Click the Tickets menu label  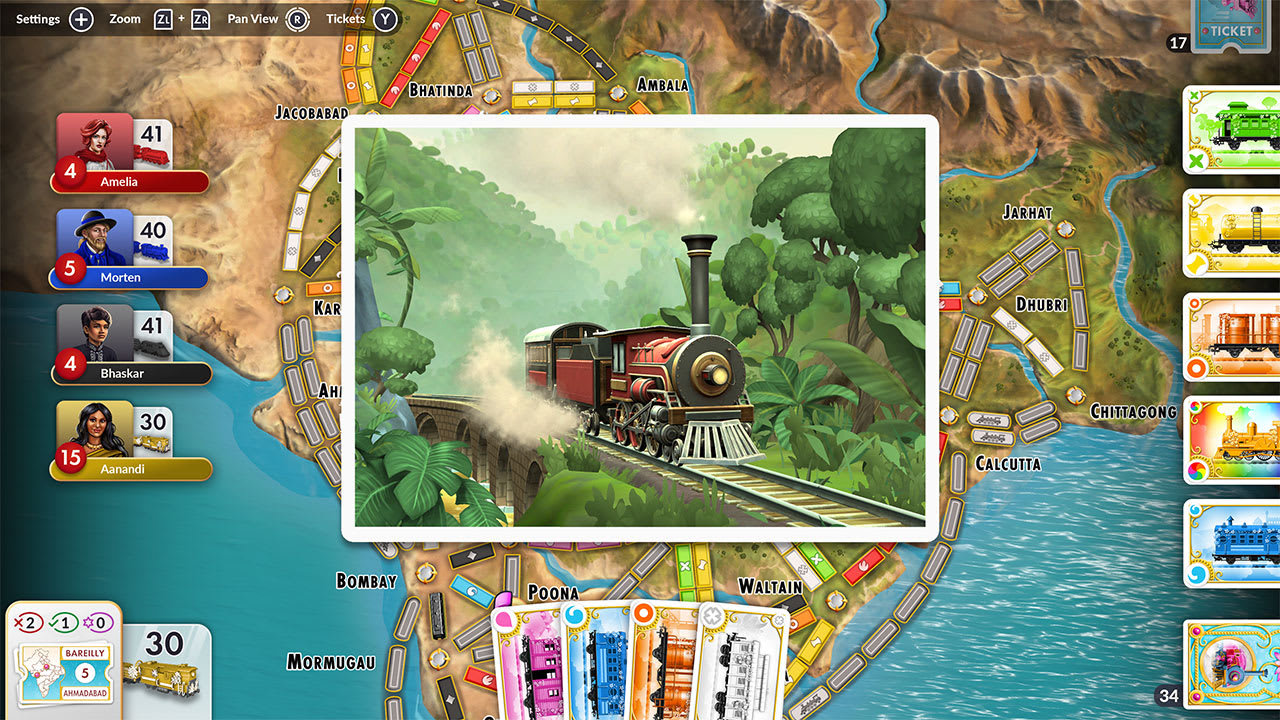pos(345,18)
